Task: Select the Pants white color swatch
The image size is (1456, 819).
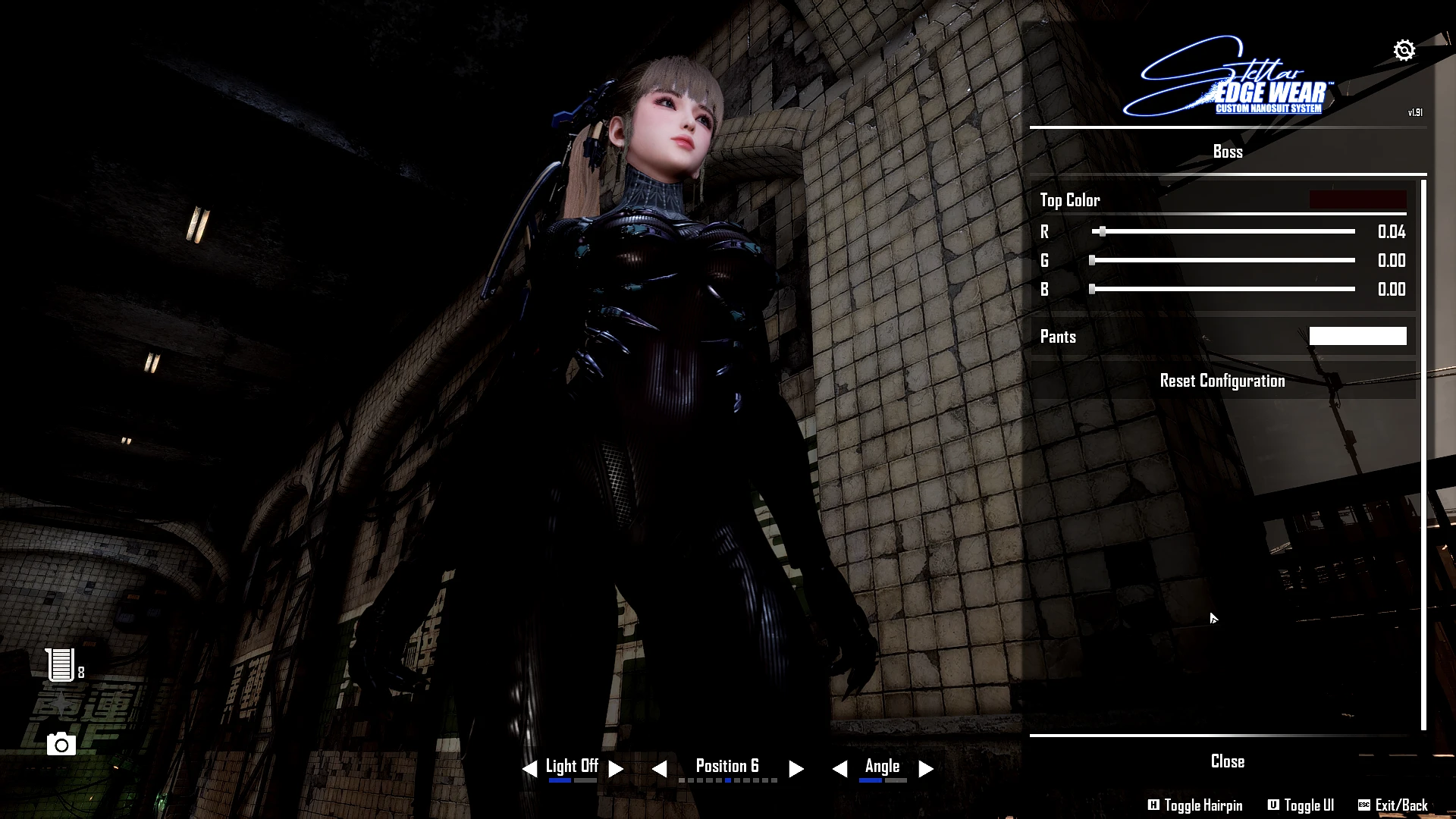Action: [1357, 337]
